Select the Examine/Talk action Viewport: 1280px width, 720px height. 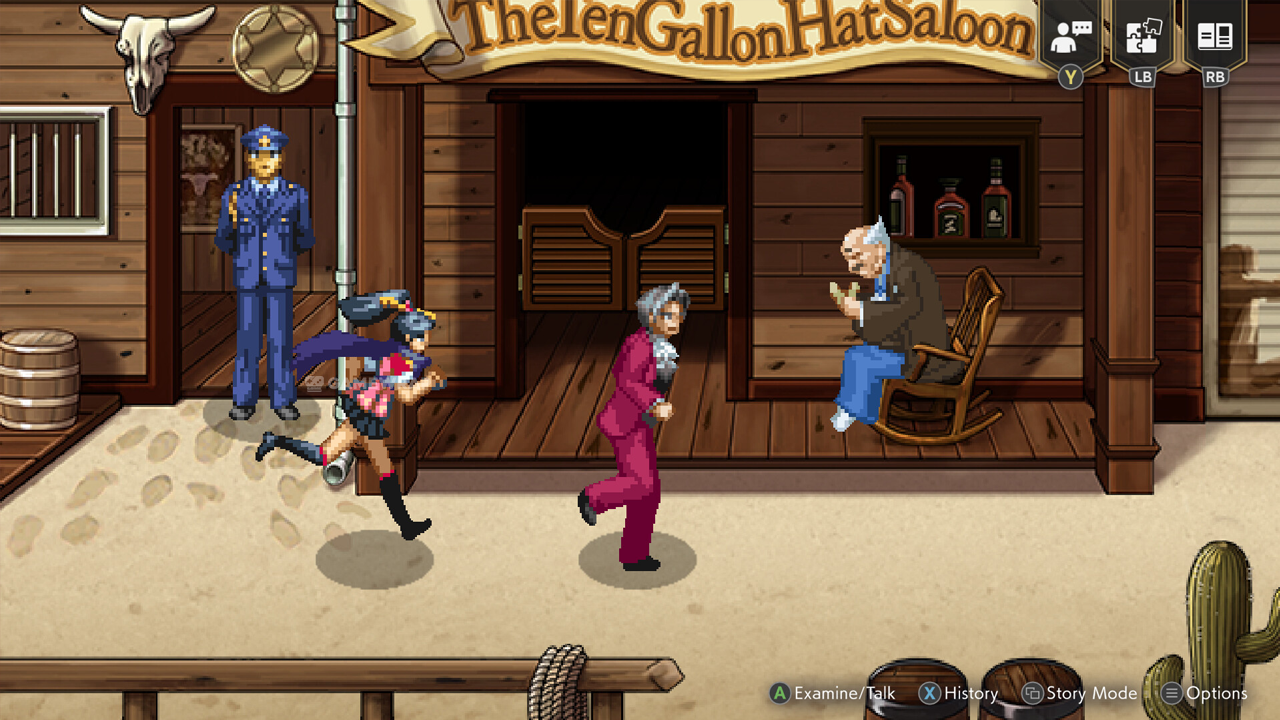click(832, 693)
